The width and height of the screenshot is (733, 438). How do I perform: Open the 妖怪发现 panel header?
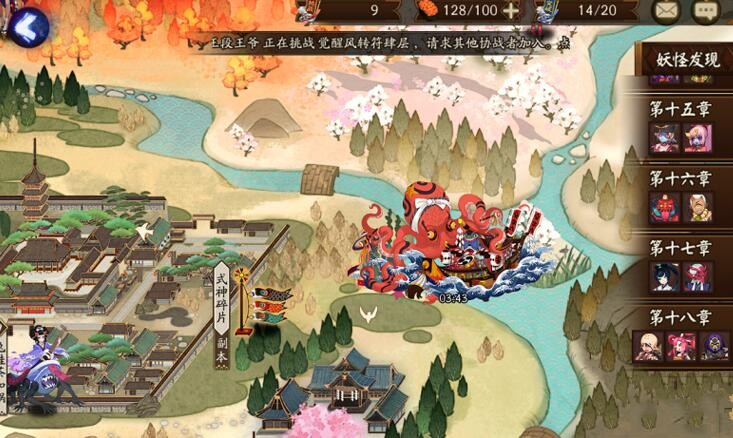click(688, 59)
